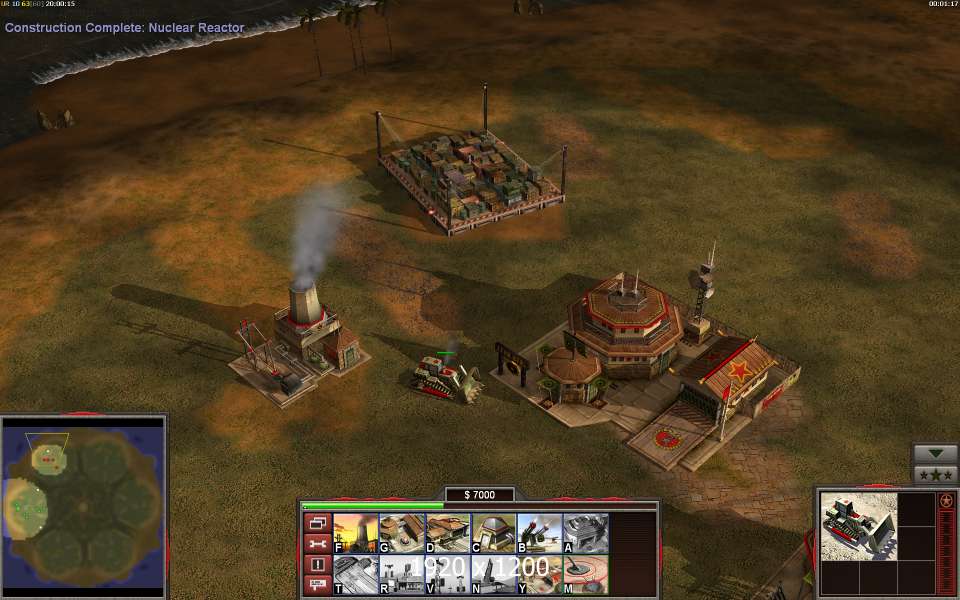Choose the Airfield build icon marked T
The image size is (960, 600).
[355, 576]
